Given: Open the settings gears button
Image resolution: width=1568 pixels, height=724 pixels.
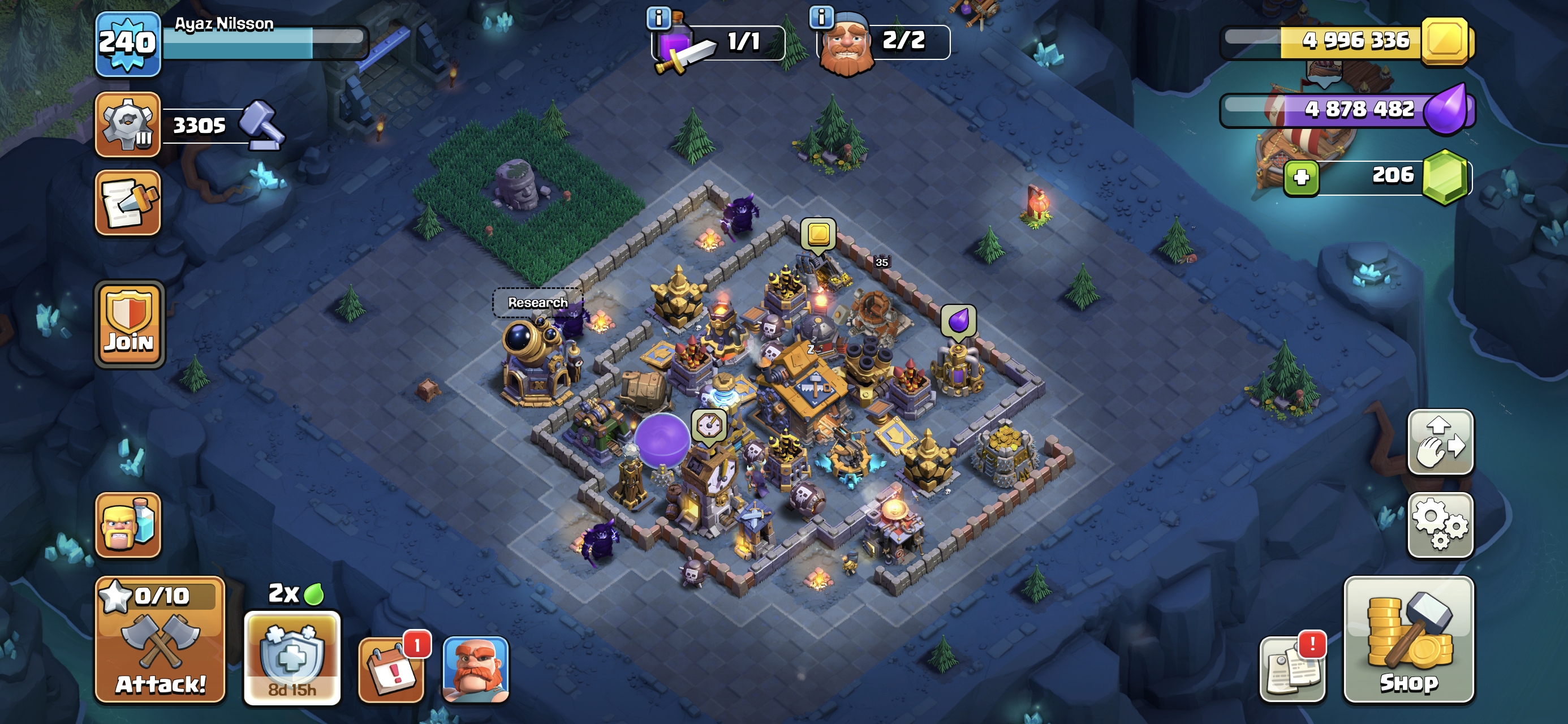Looking at the screenshot, I should coord(1440,525).
